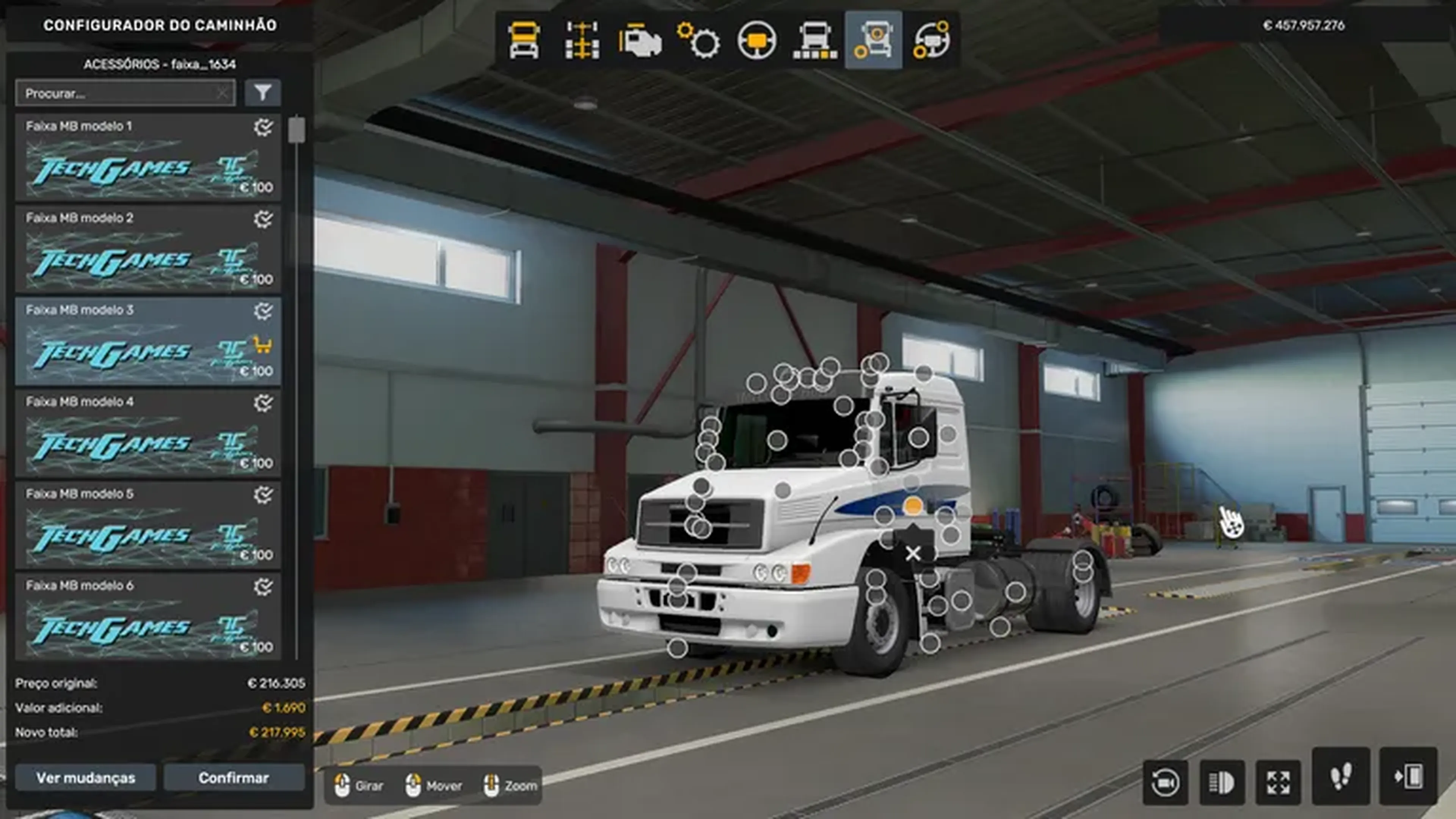This screenshot has height=819, width=1456.
Task: Open the chassis configuration tab
Action: [x=582, y=40]
